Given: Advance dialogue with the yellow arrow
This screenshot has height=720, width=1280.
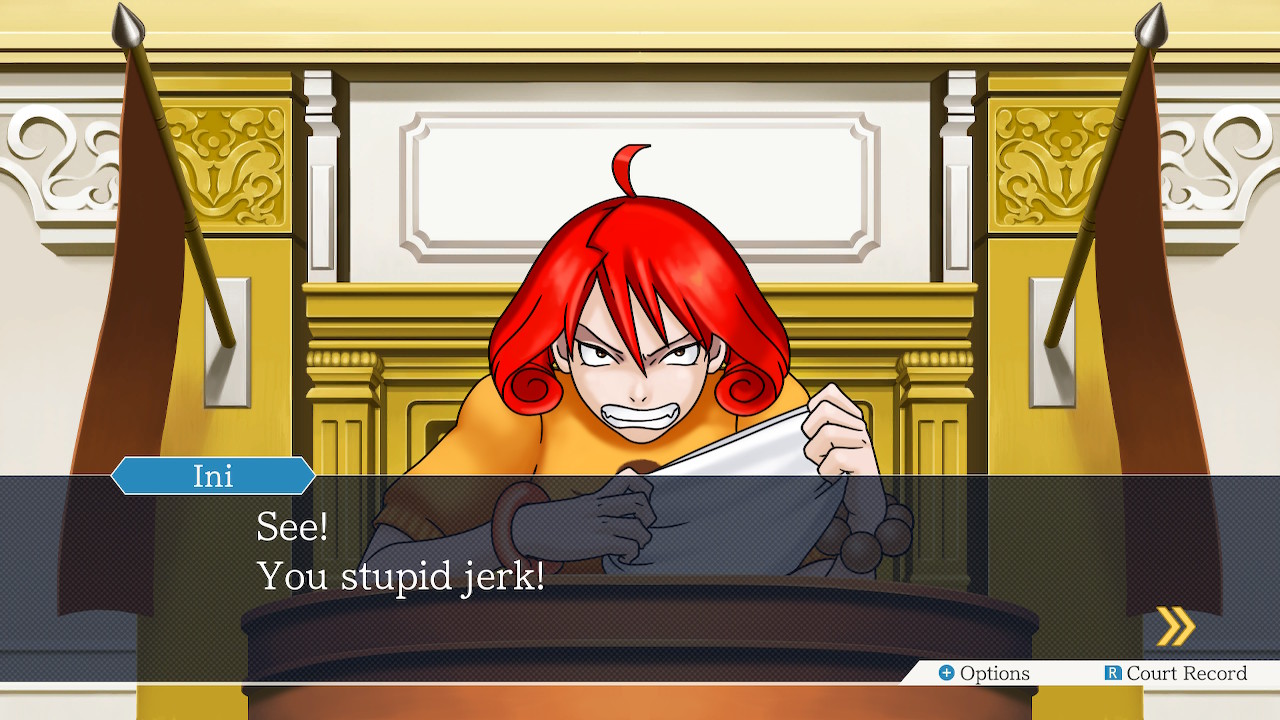Looking at the screenshot, I should point(1175,627).
